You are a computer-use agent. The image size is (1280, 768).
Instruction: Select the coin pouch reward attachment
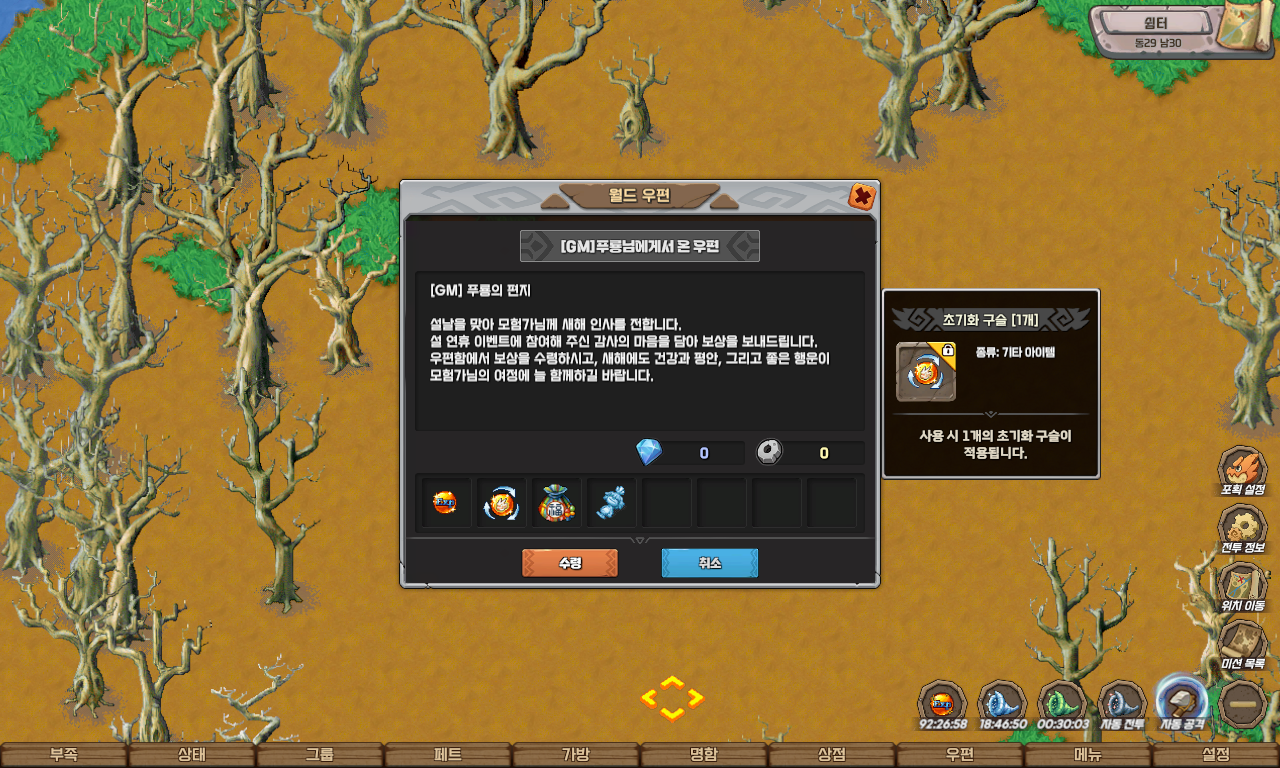[x=557, y=501]
